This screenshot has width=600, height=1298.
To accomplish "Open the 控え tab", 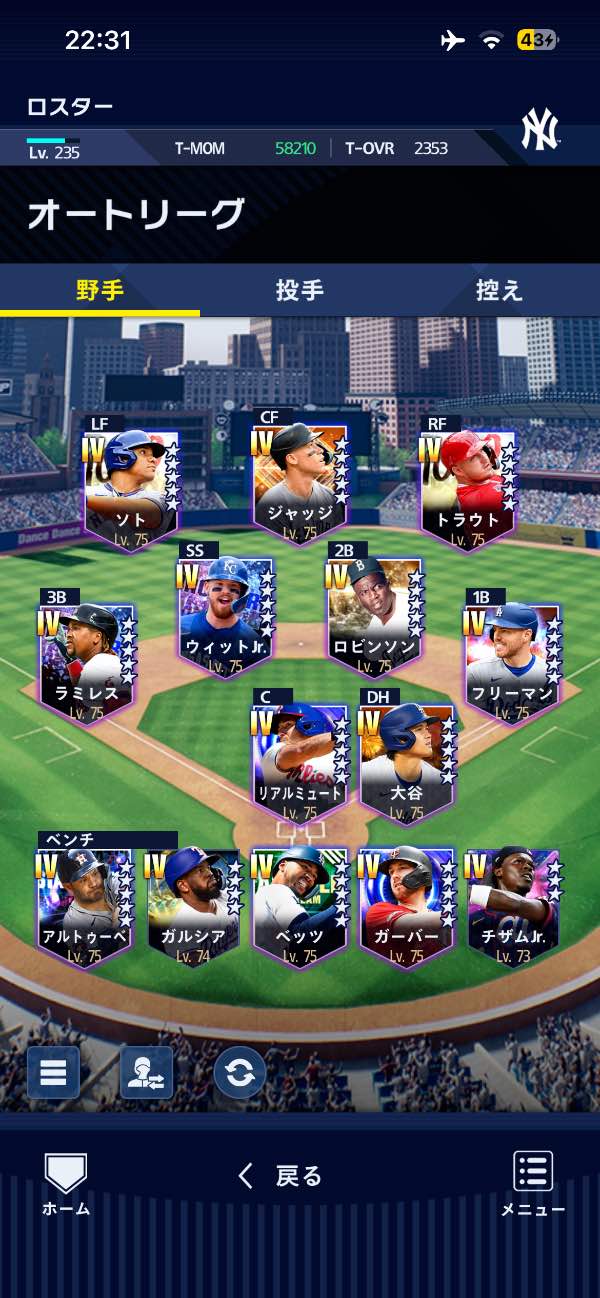I will pos(499,291).
